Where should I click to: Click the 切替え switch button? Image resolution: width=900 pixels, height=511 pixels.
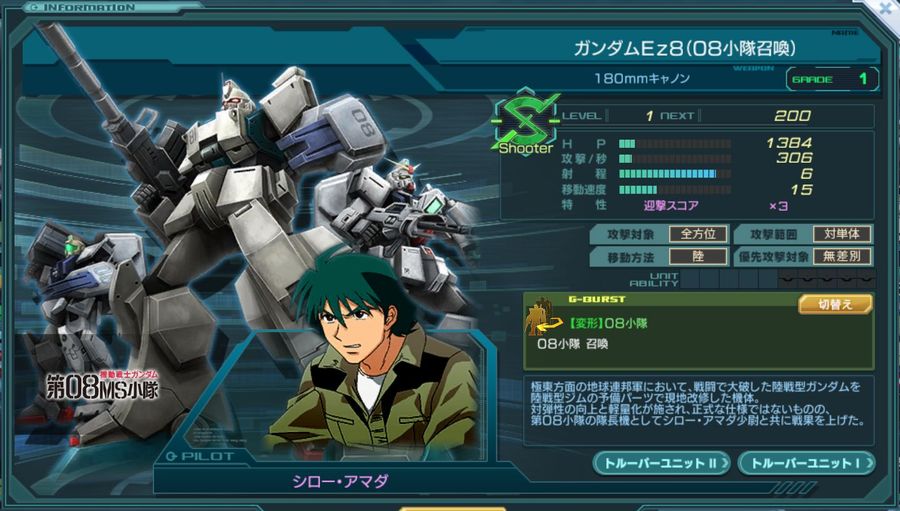click(x=835, y=304)
